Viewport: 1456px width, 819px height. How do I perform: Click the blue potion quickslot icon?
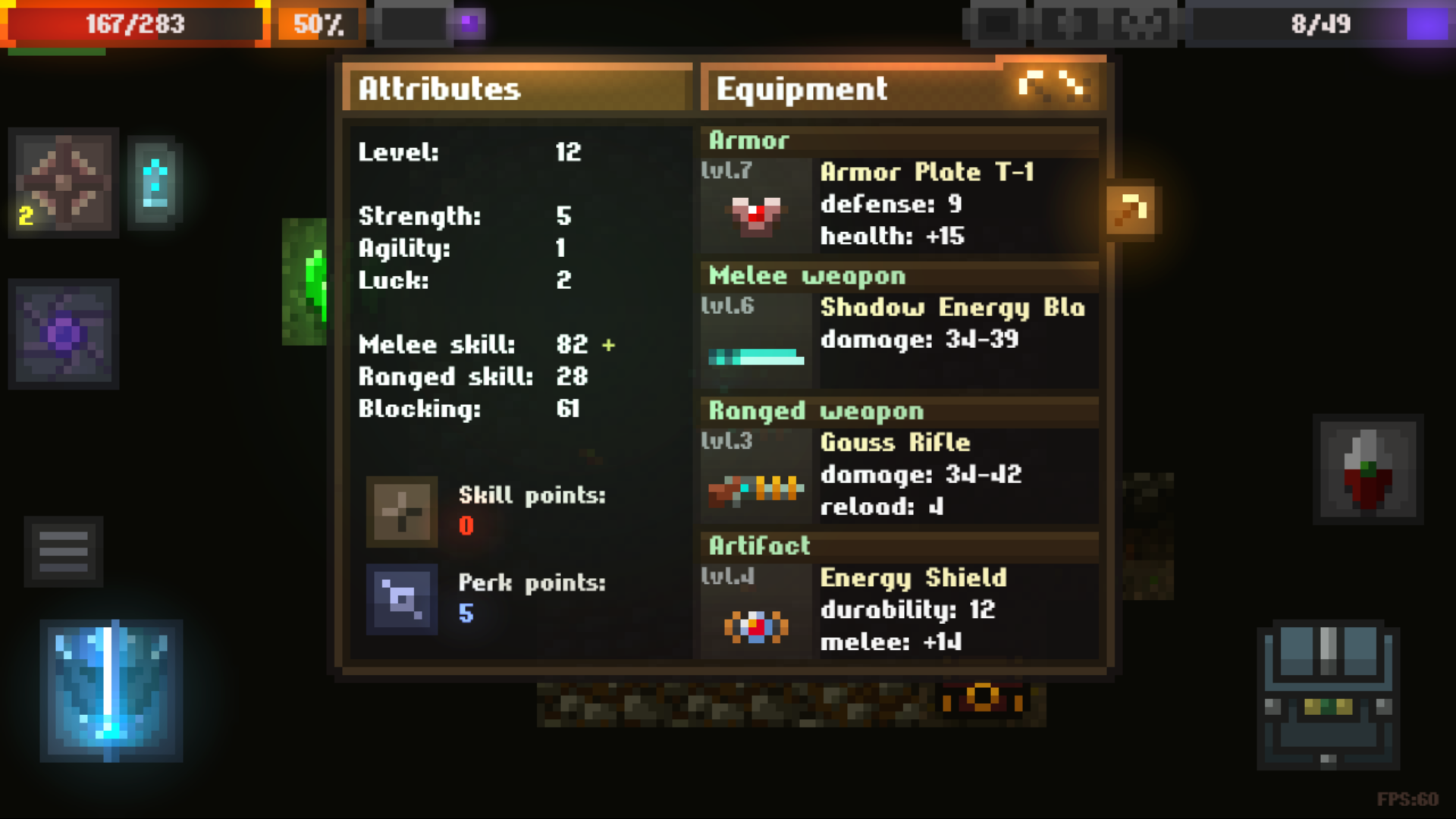coord(155,182)
